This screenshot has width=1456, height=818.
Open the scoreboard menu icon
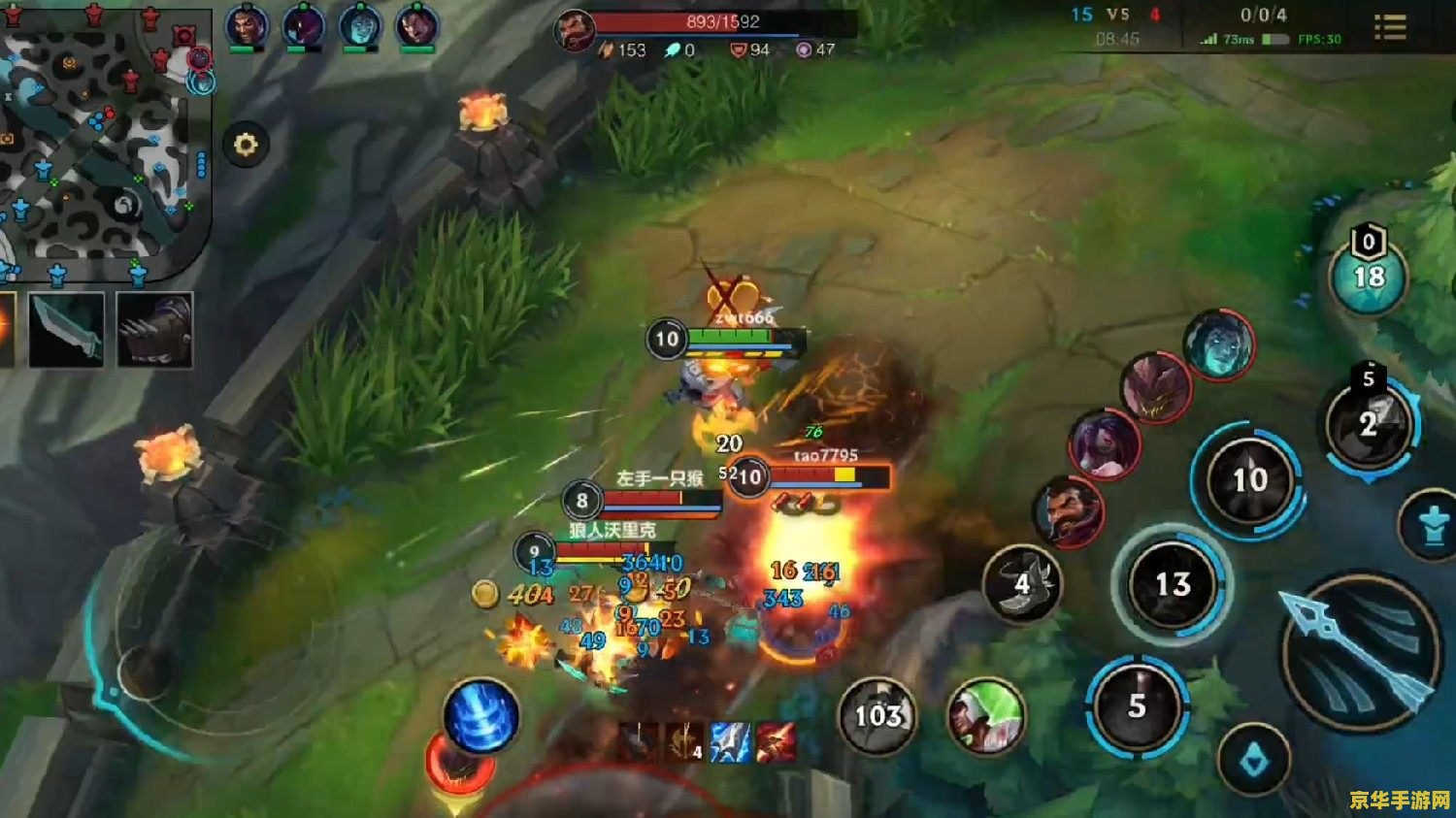[x=1390, y=27]
